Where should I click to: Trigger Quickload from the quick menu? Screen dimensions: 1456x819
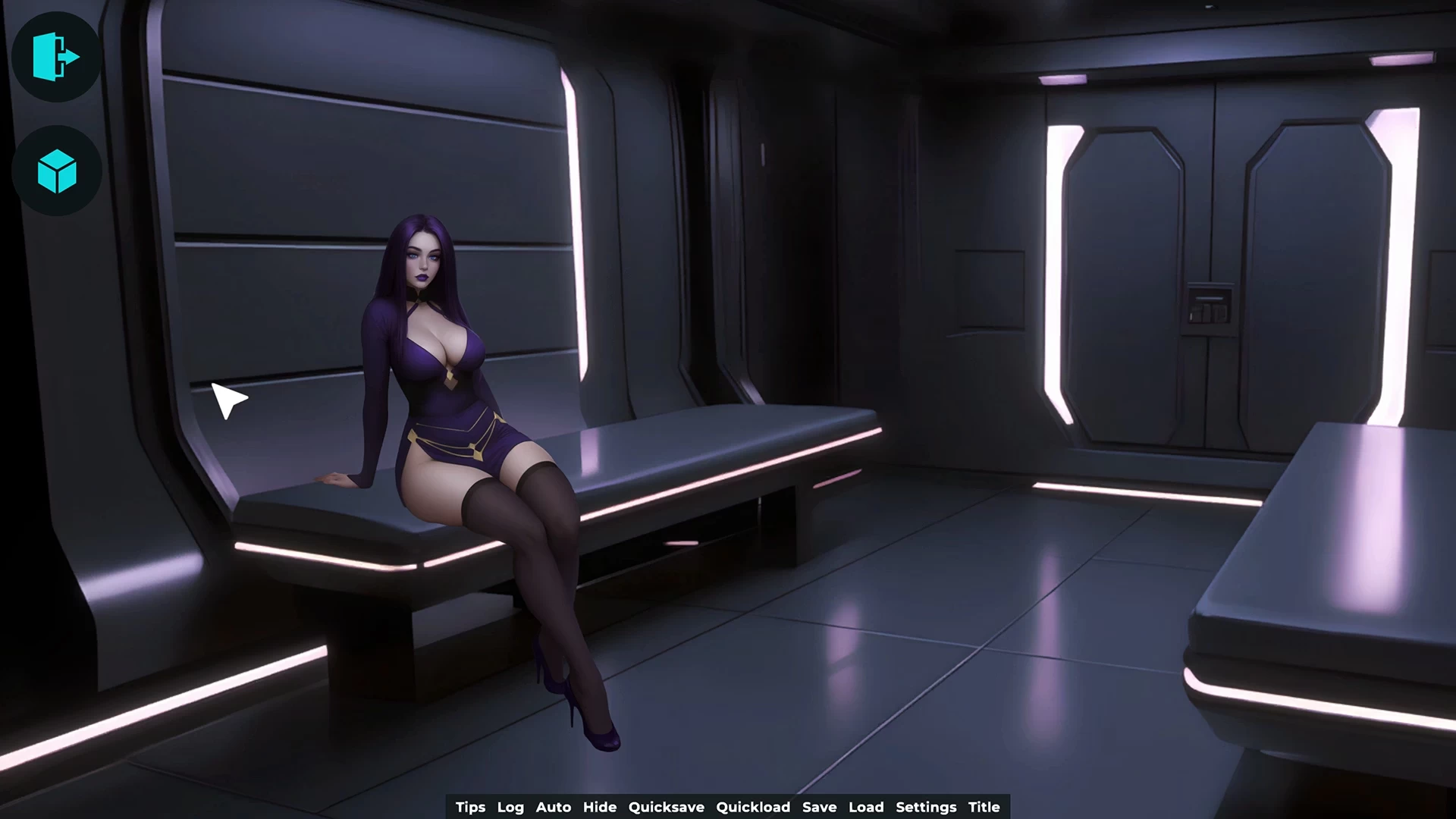pyautogui.click(x=754, y=807)
